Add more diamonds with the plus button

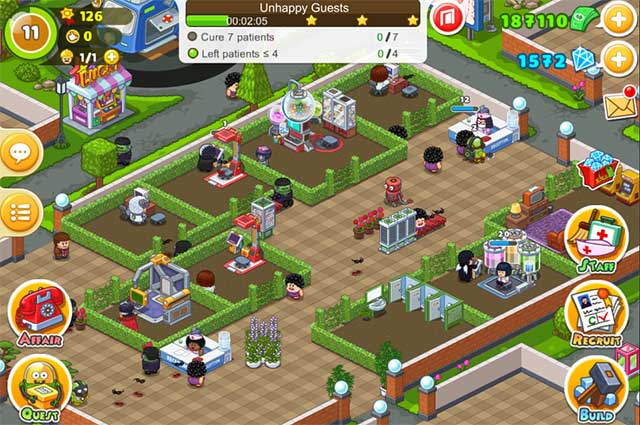(616, 61)
